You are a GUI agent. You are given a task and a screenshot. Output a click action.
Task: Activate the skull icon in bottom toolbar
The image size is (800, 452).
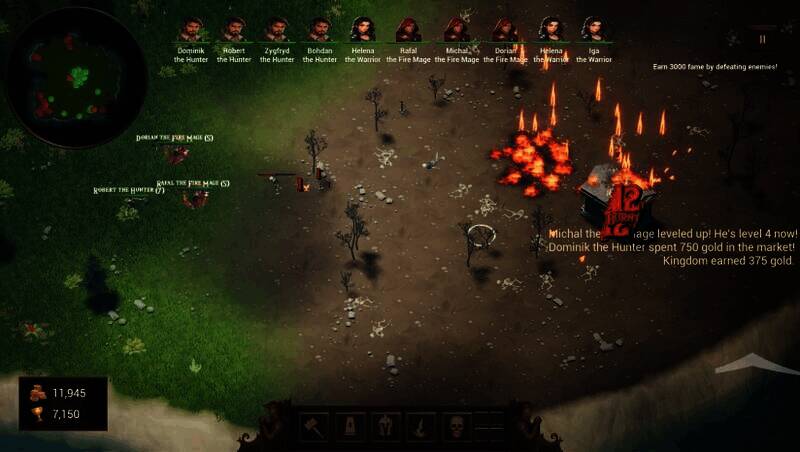456,427
